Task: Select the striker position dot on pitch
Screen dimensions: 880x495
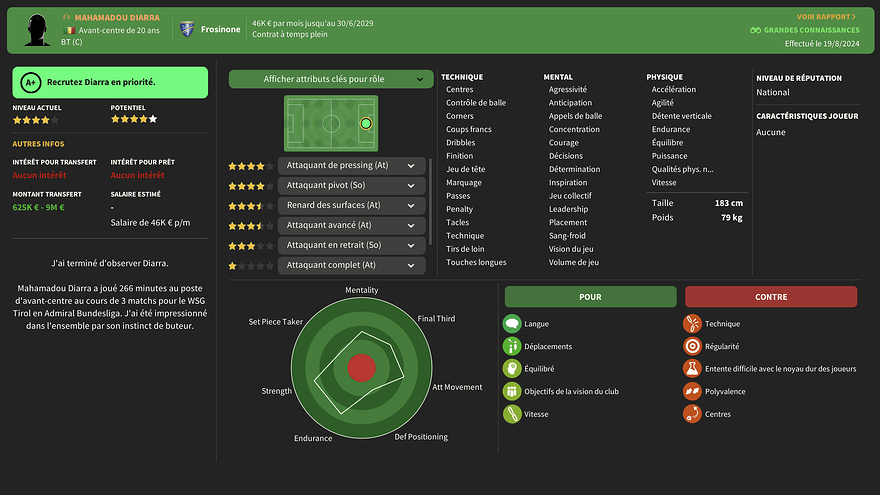Action: (365, 124)
